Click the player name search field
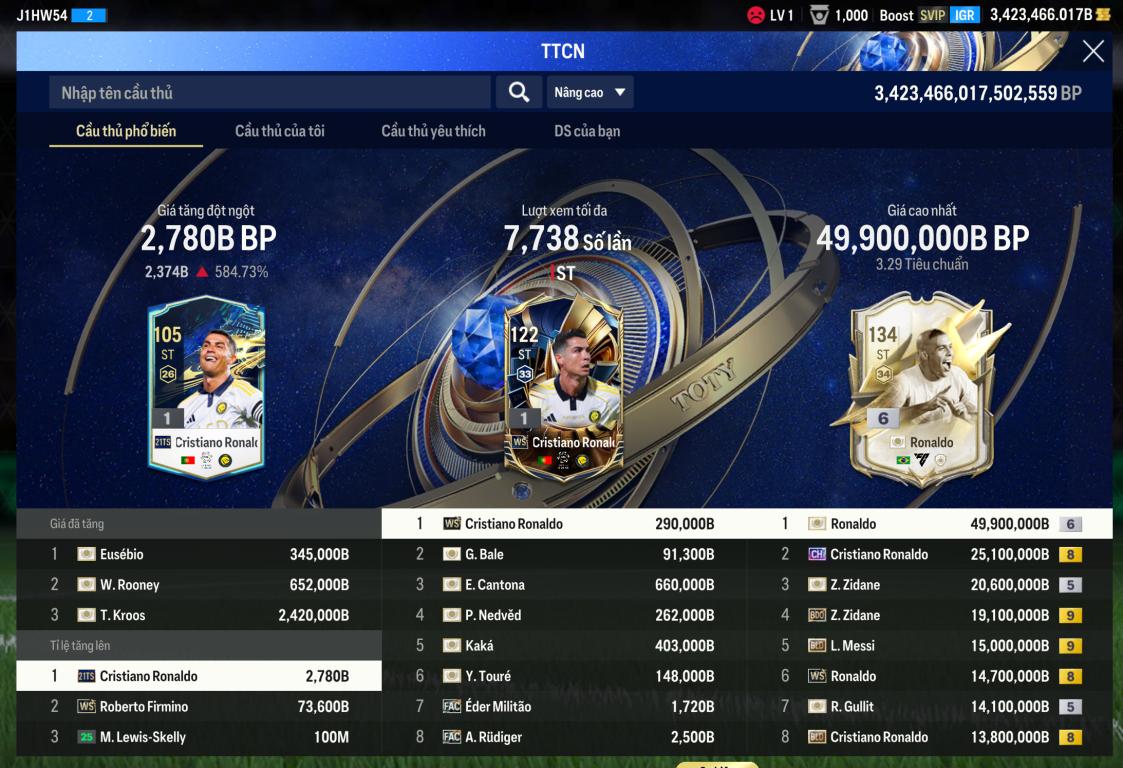The height and width of the screenshot is (768, 1123). [270, 93]
